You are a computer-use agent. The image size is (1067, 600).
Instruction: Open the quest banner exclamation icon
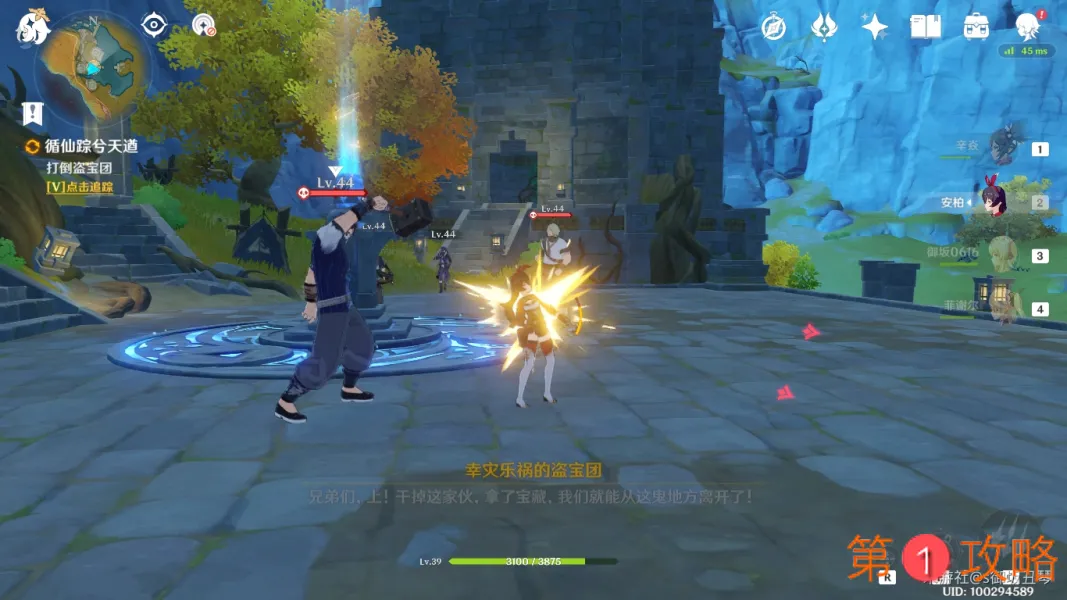[33, 110]
